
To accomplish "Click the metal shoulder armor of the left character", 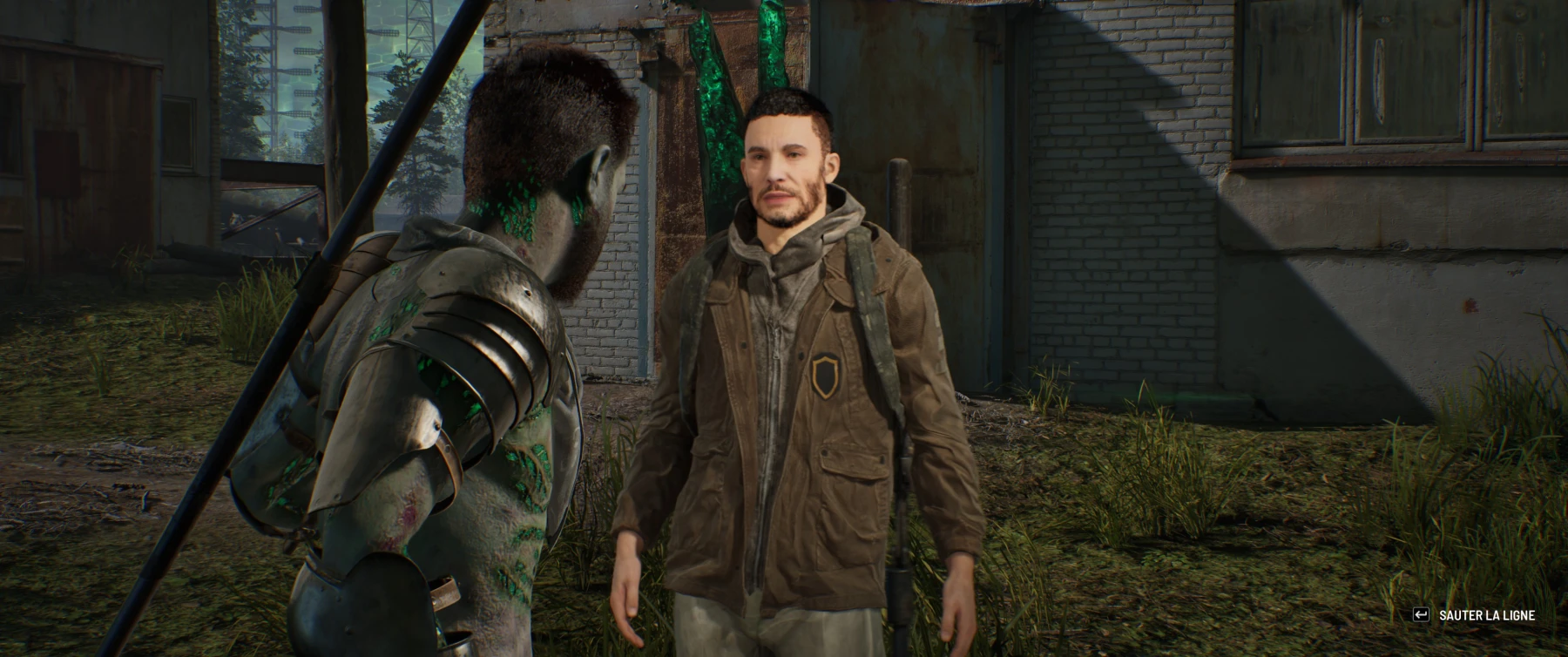I will click(x=462, y=331).
